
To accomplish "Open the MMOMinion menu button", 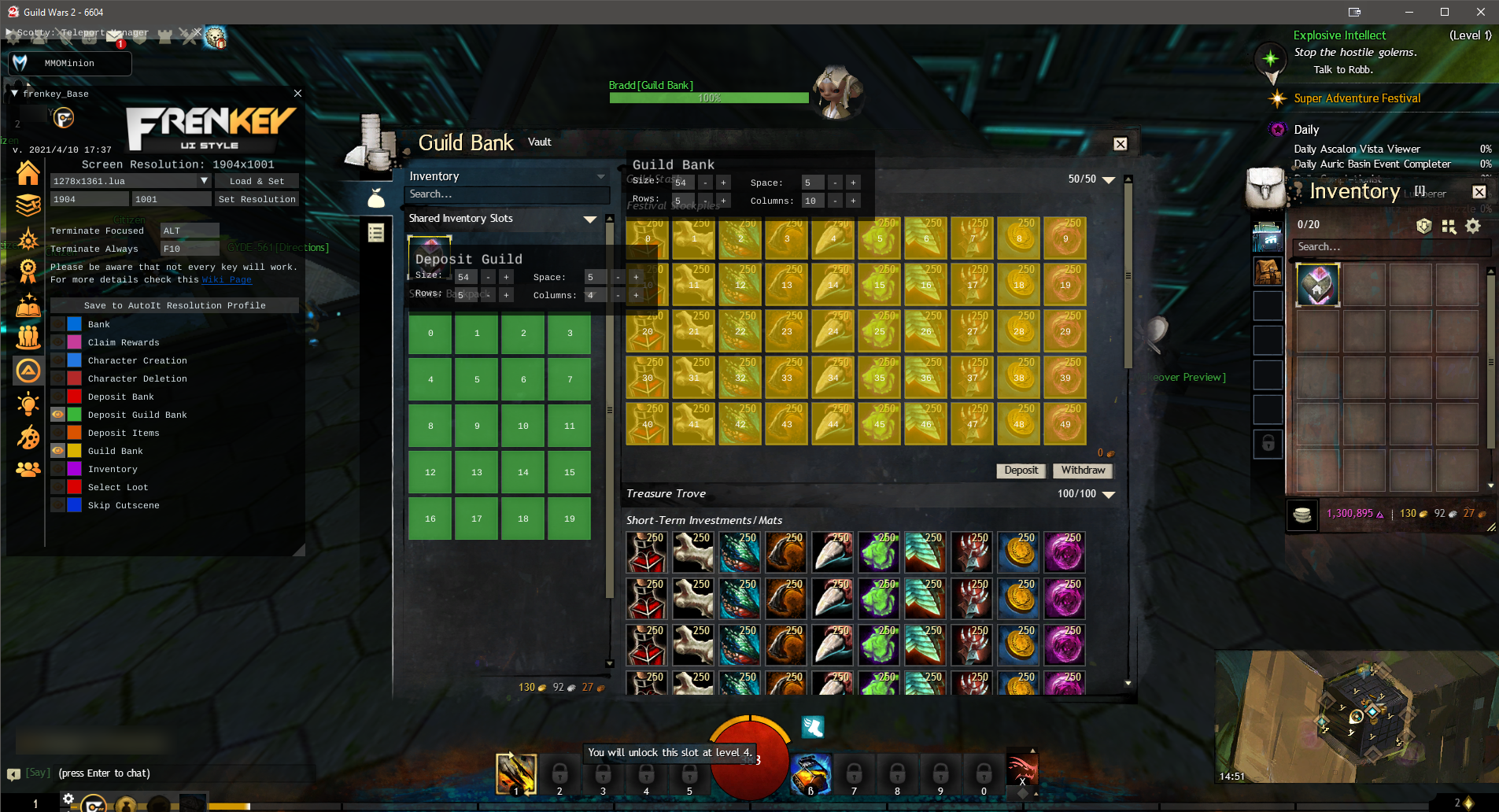I will [69, 63].
